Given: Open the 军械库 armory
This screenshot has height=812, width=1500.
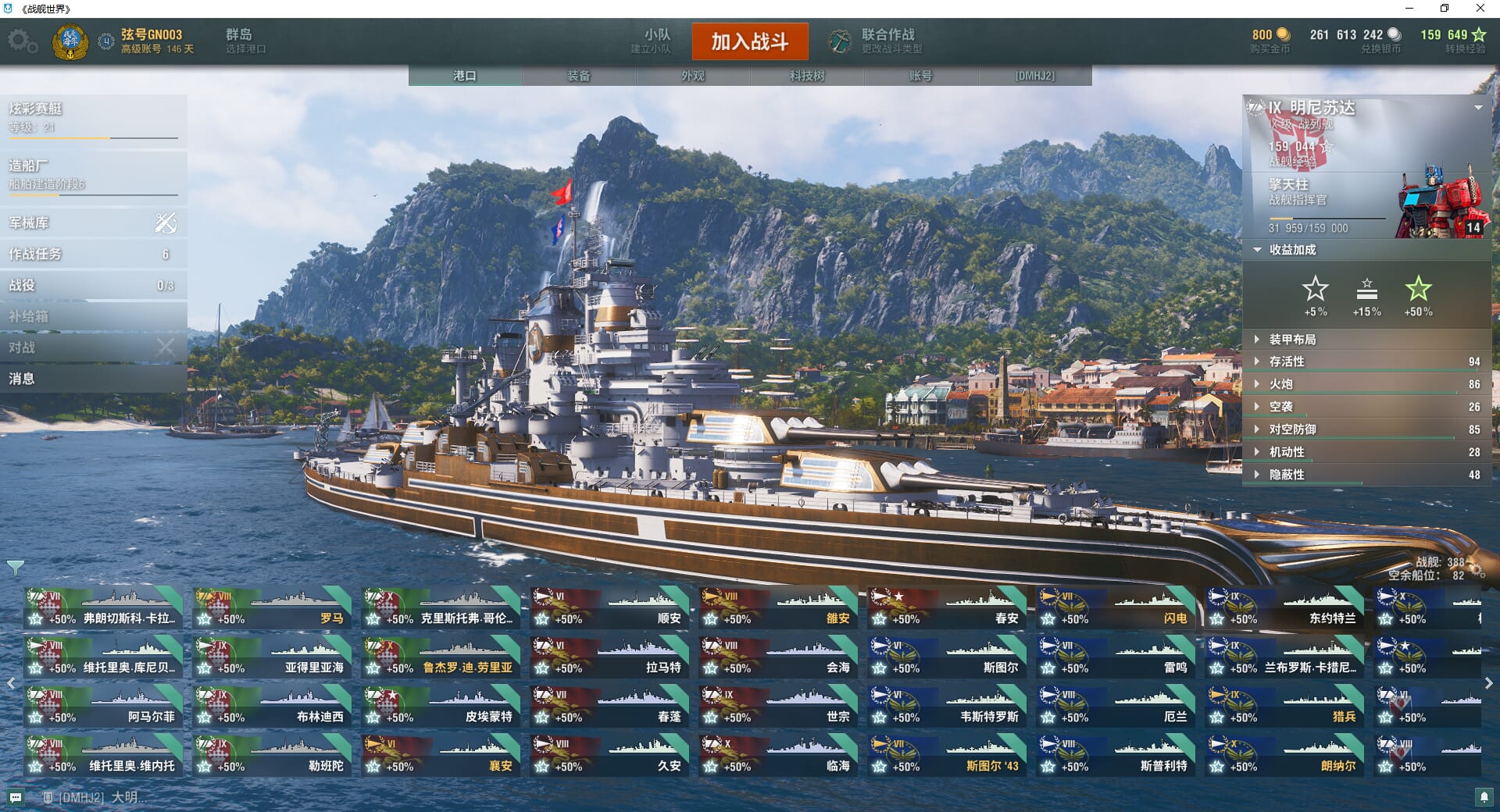Looking at the screenshot, I should [x=93, y=223].
